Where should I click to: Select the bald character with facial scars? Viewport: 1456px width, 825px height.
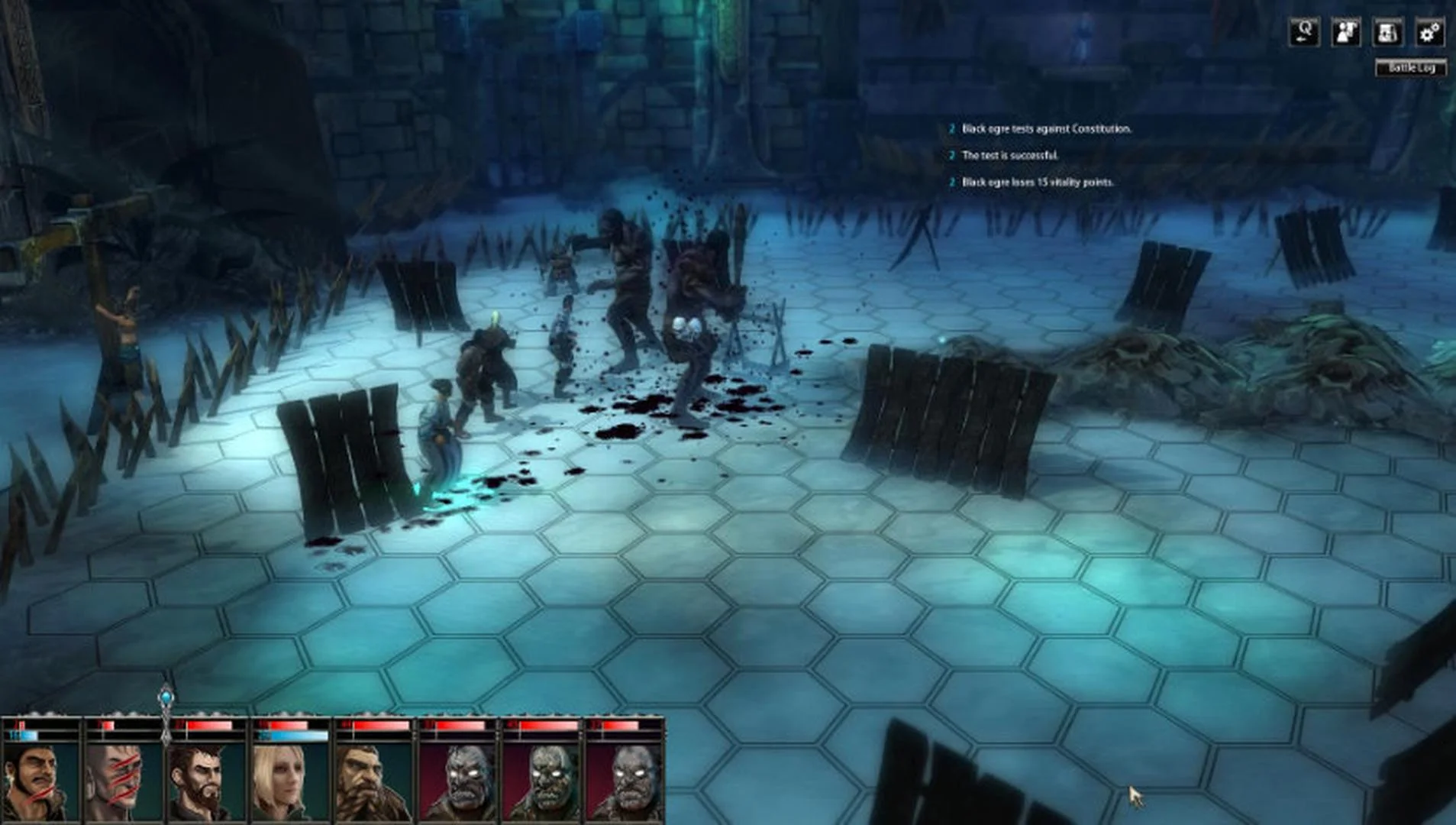click(124, 779)
